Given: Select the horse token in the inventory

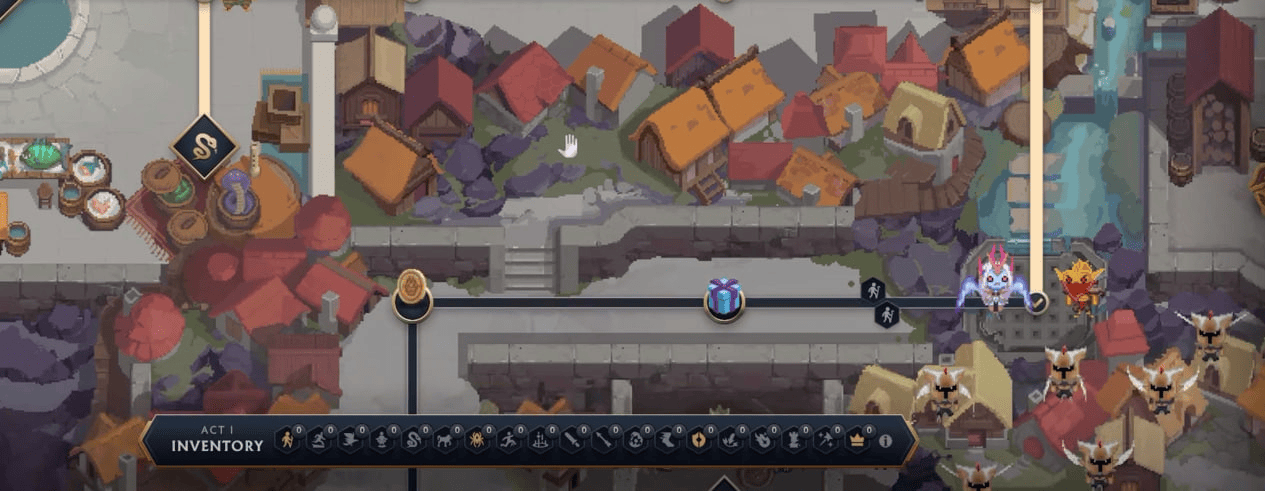Looking at the screenshot, I should [x=445, y=441].
